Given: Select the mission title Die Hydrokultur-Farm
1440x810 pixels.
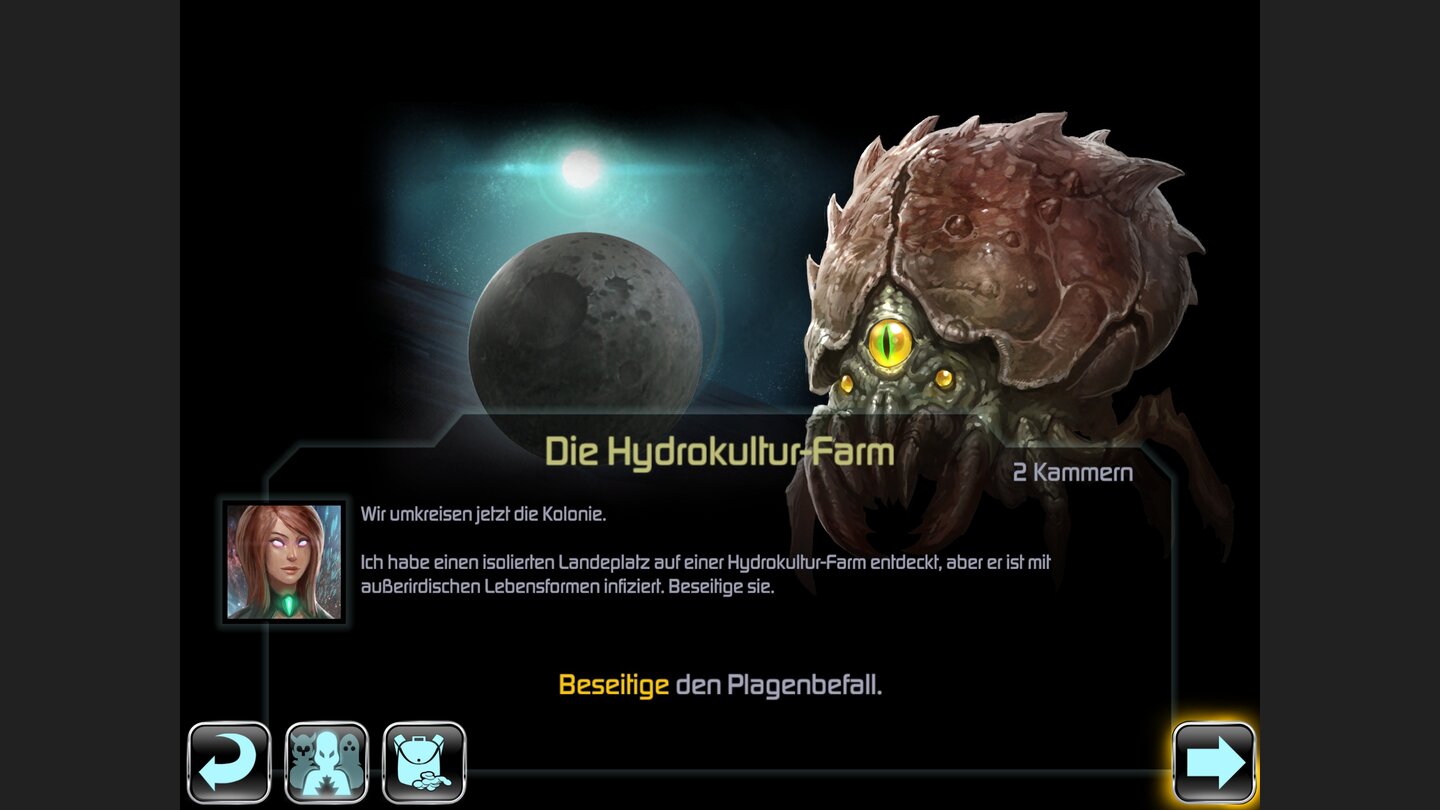Looking at the screenshot, I should click(720, 452).
